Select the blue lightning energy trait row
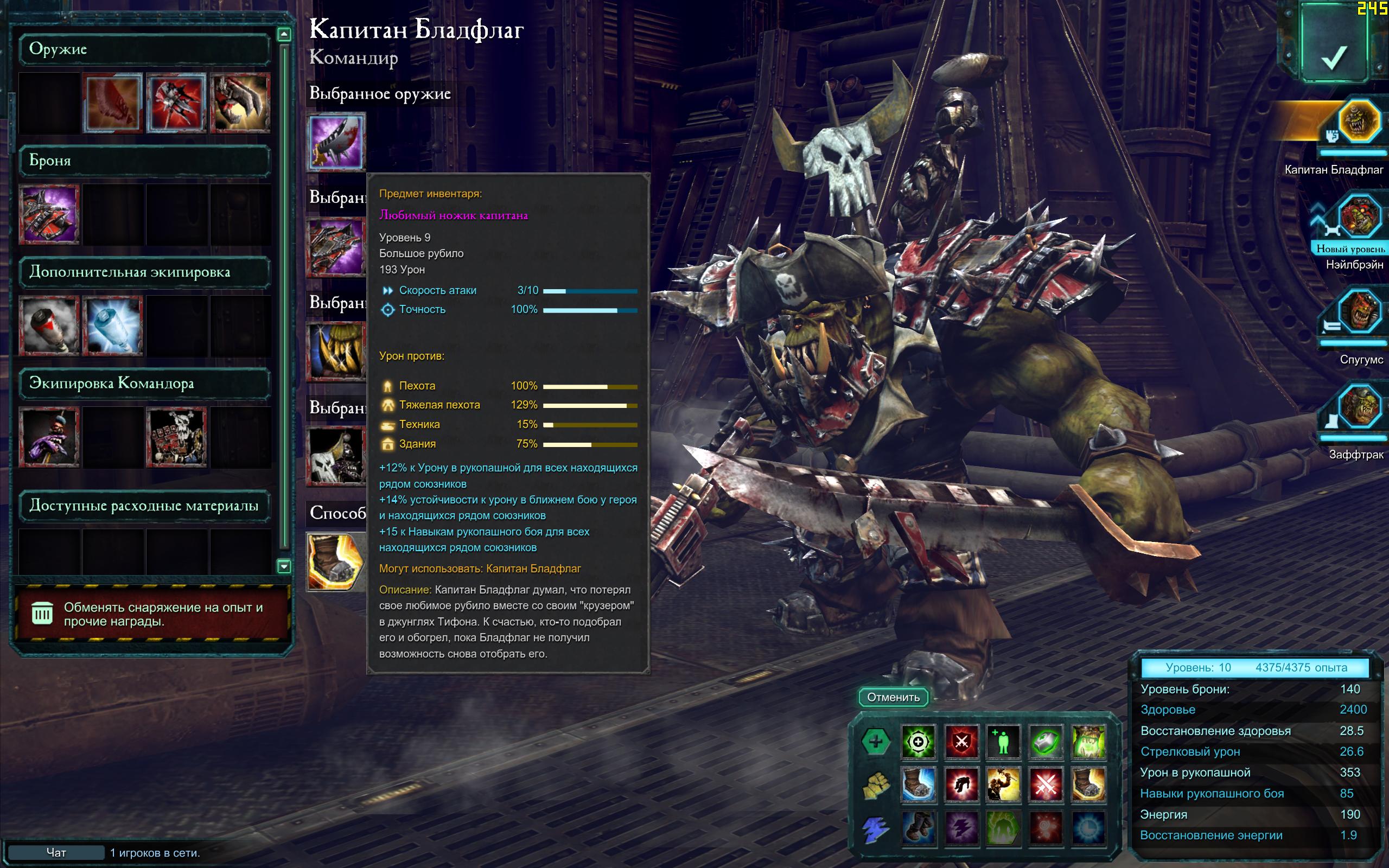This screenshot has height=868, width=1389. coord(875,828)
